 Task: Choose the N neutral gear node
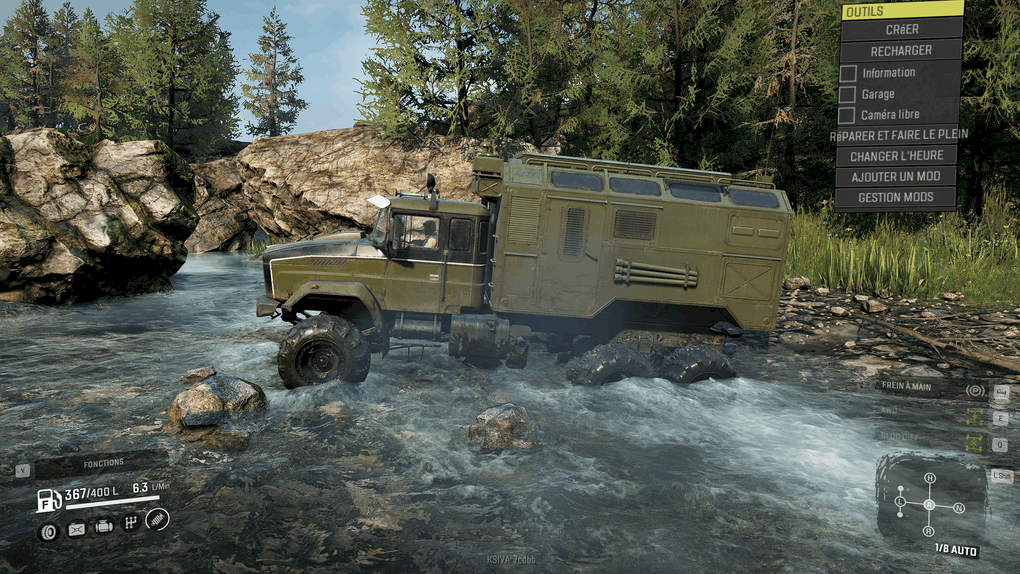pyautogui.click(x=959, y=508)
